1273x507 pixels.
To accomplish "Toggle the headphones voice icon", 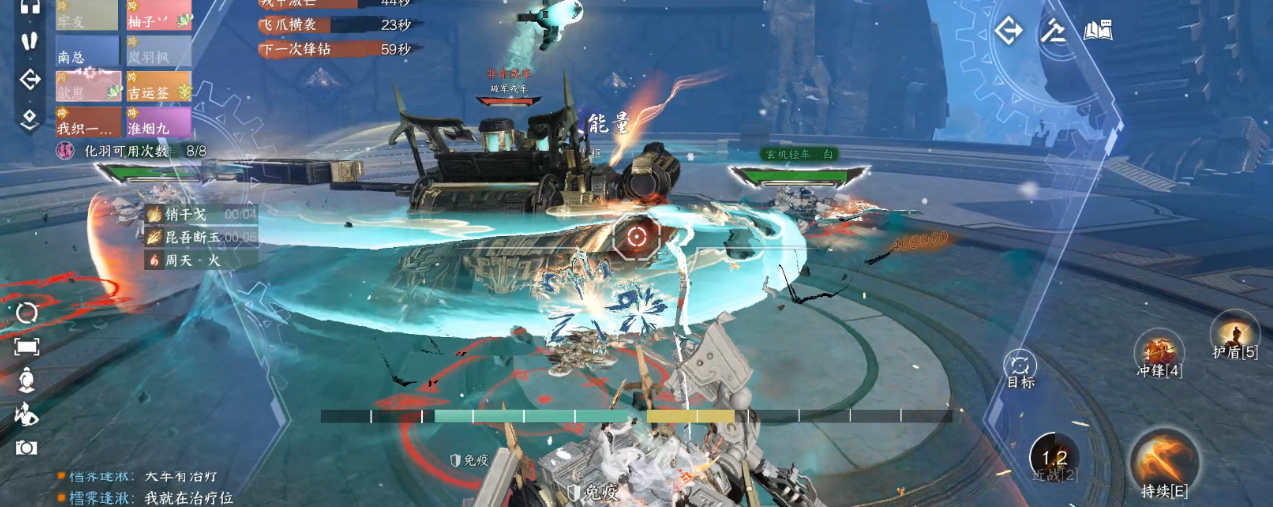I will click(x=29, y=6).
